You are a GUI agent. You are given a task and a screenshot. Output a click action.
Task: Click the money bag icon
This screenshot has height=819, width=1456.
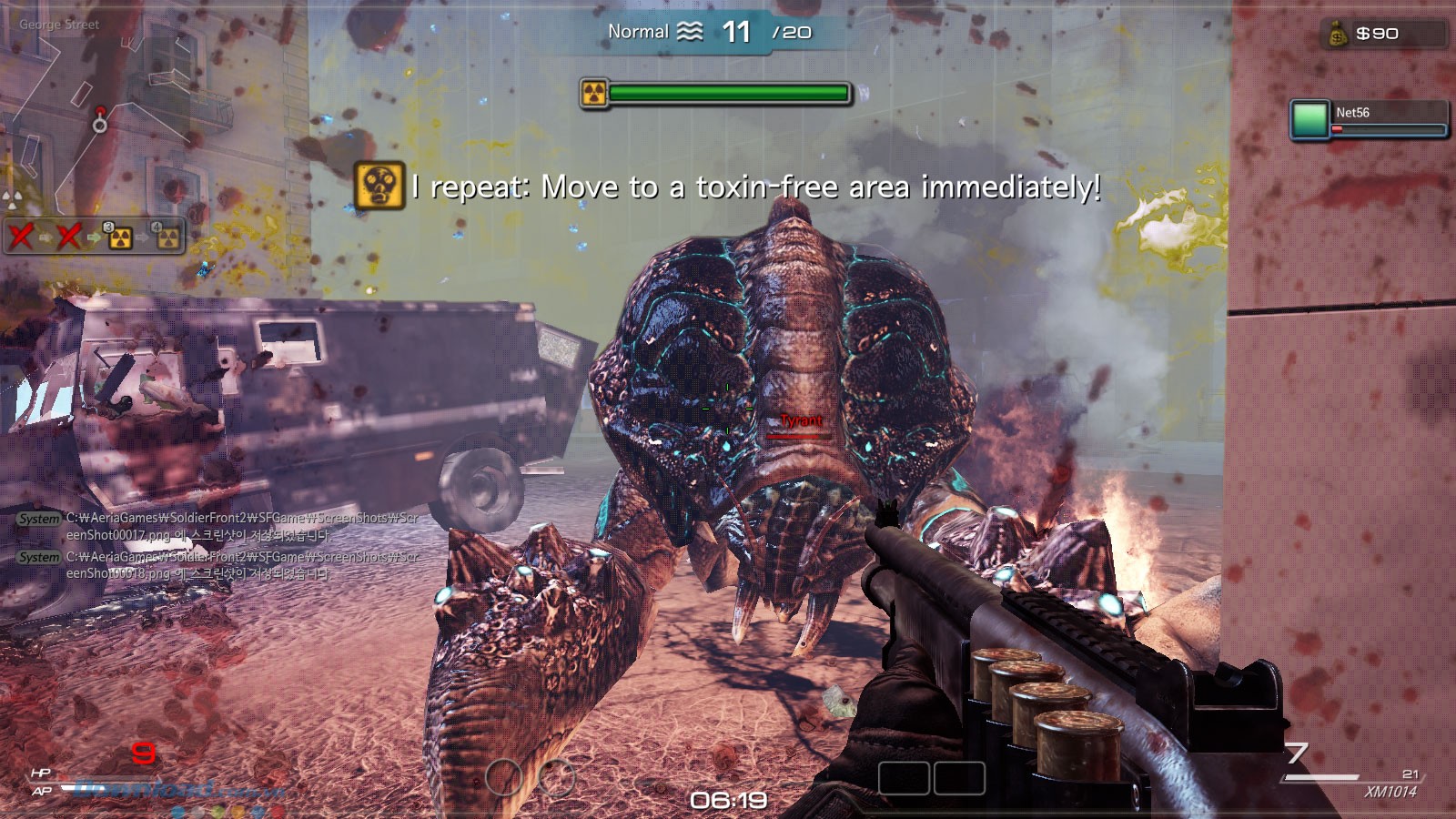tap(1338, 35)
